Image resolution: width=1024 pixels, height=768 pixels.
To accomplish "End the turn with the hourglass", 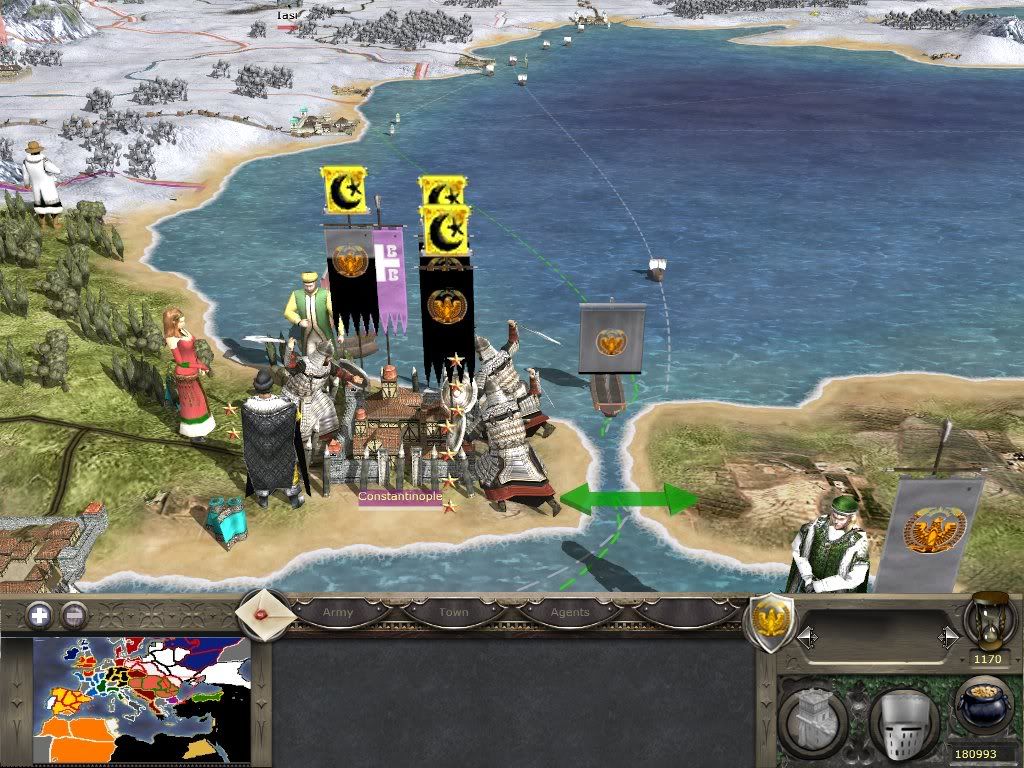I will [988, 622].
